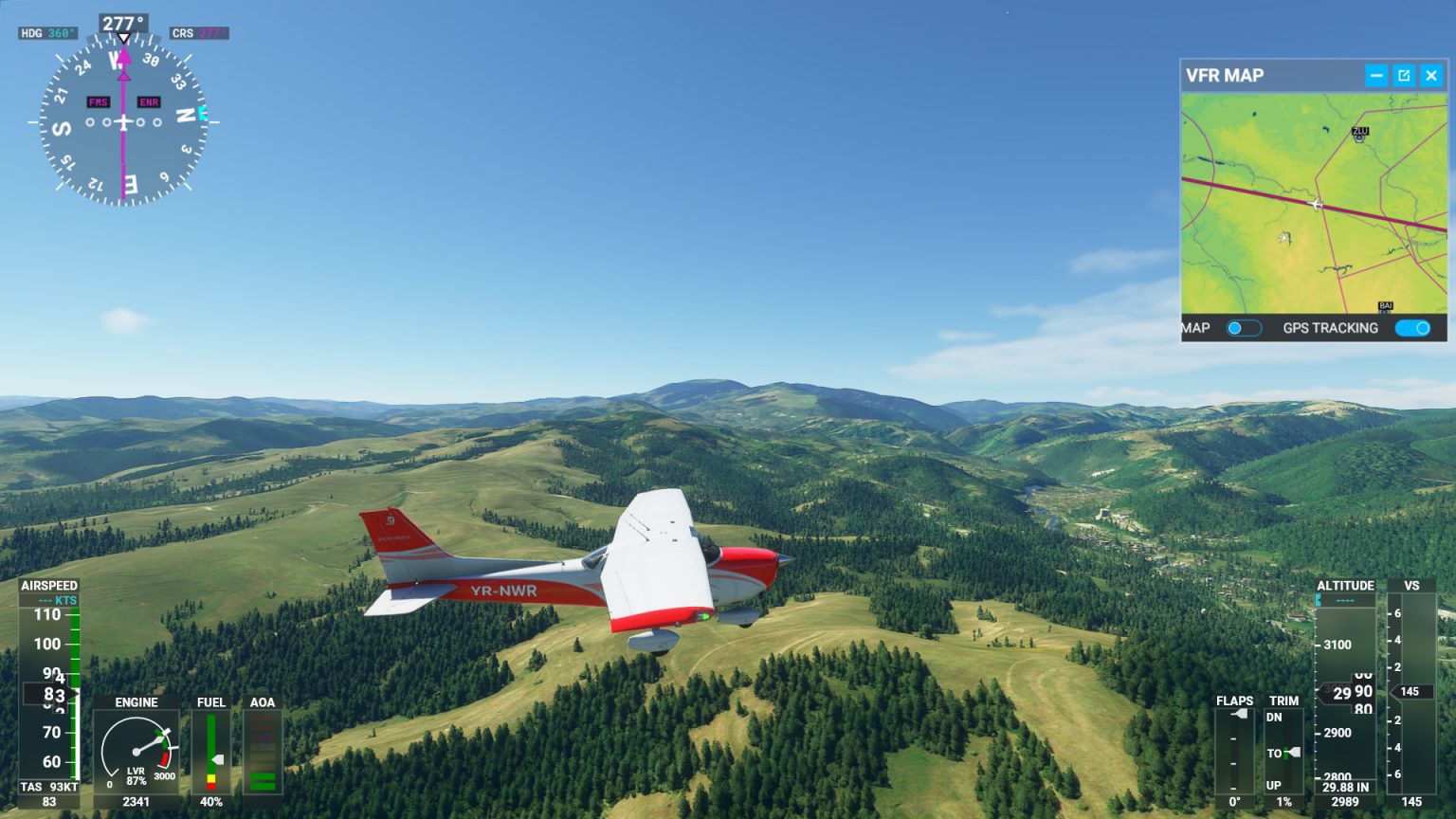
Task: Click the ENR mode annunciator on the compass
Action: coord(149,100)
